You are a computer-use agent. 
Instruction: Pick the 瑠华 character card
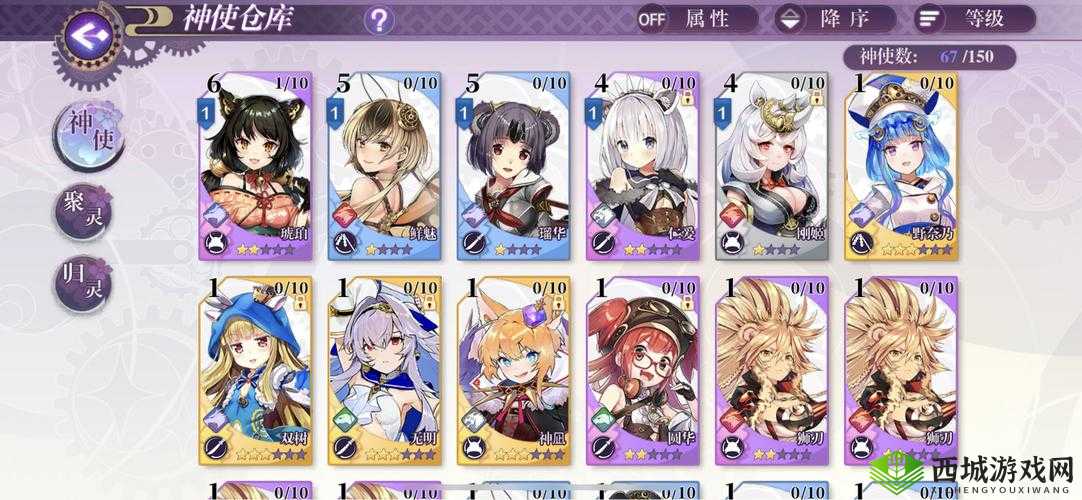[515, 167]
